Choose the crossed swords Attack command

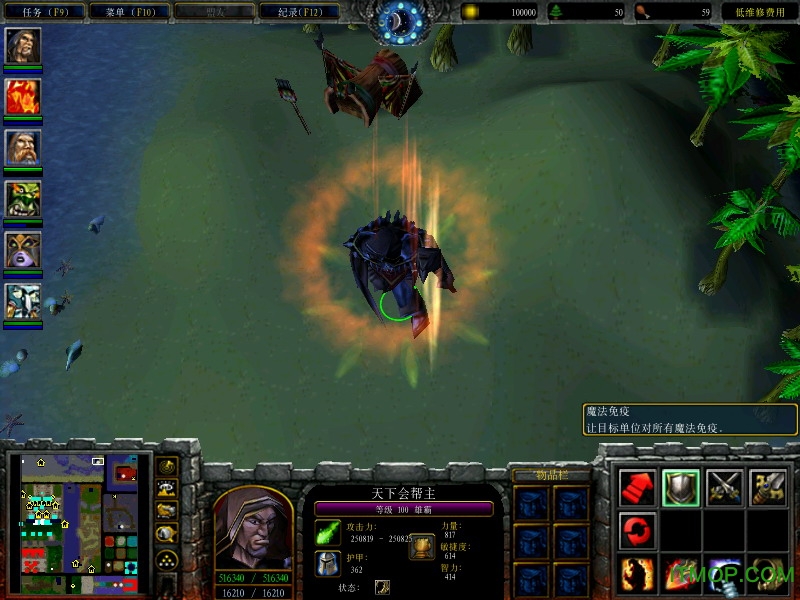click(x=724, y=487)
